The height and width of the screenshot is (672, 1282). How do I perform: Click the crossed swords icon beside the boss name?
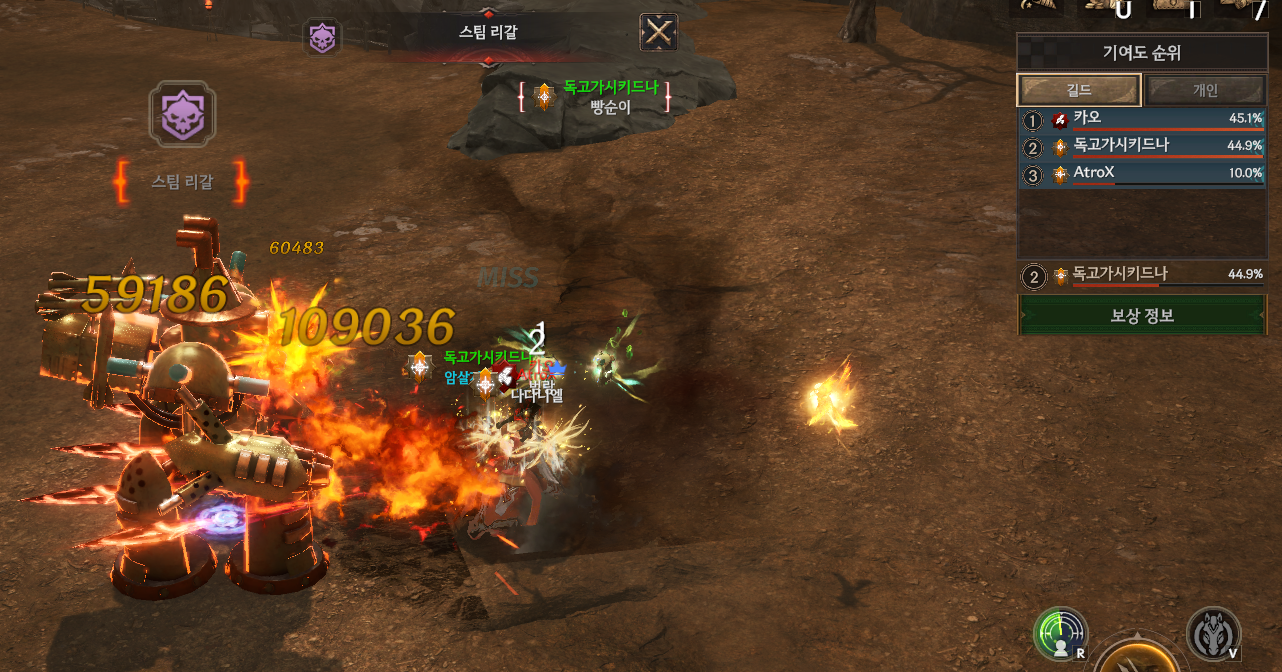point(658,33)
